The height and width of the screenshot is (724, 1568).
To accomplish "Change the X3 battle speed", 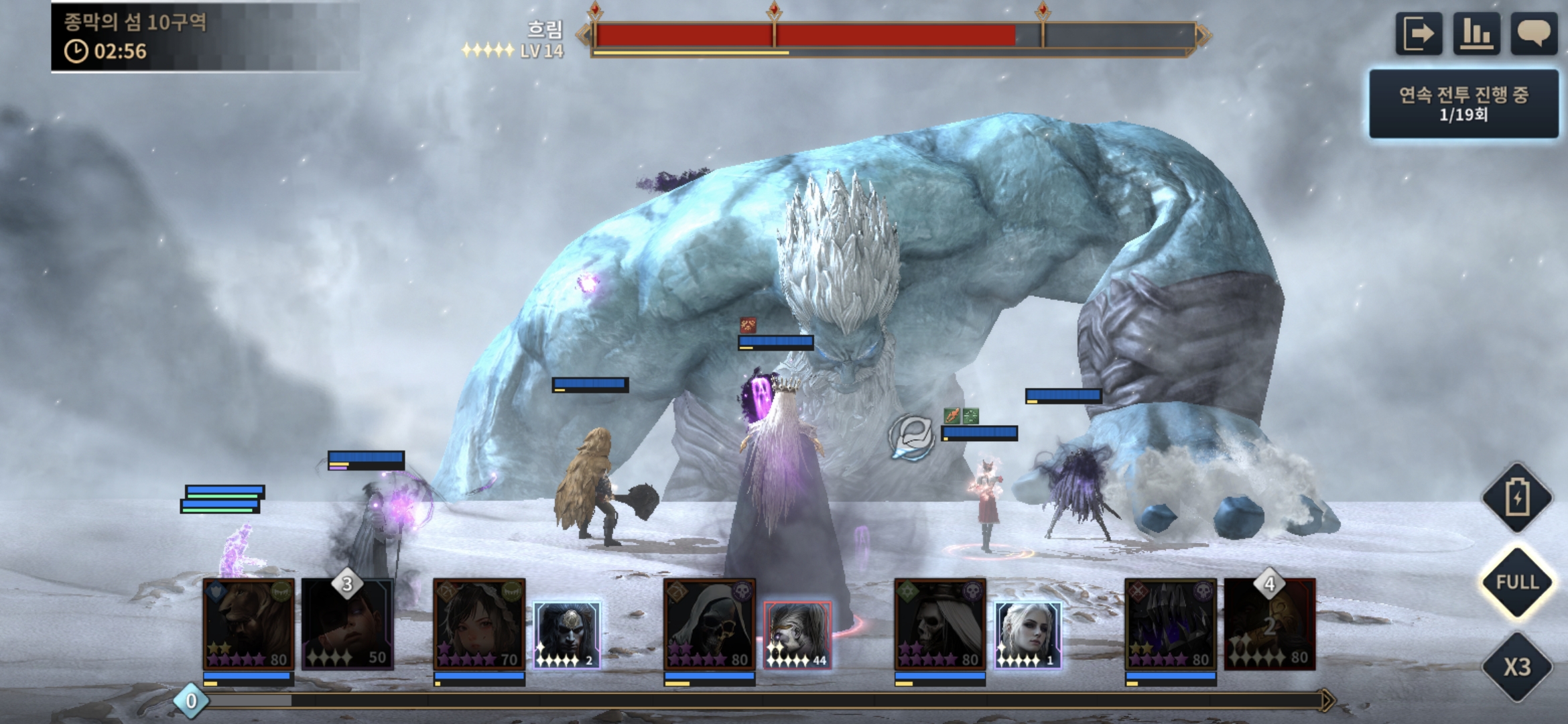I will click(1517, 666).
